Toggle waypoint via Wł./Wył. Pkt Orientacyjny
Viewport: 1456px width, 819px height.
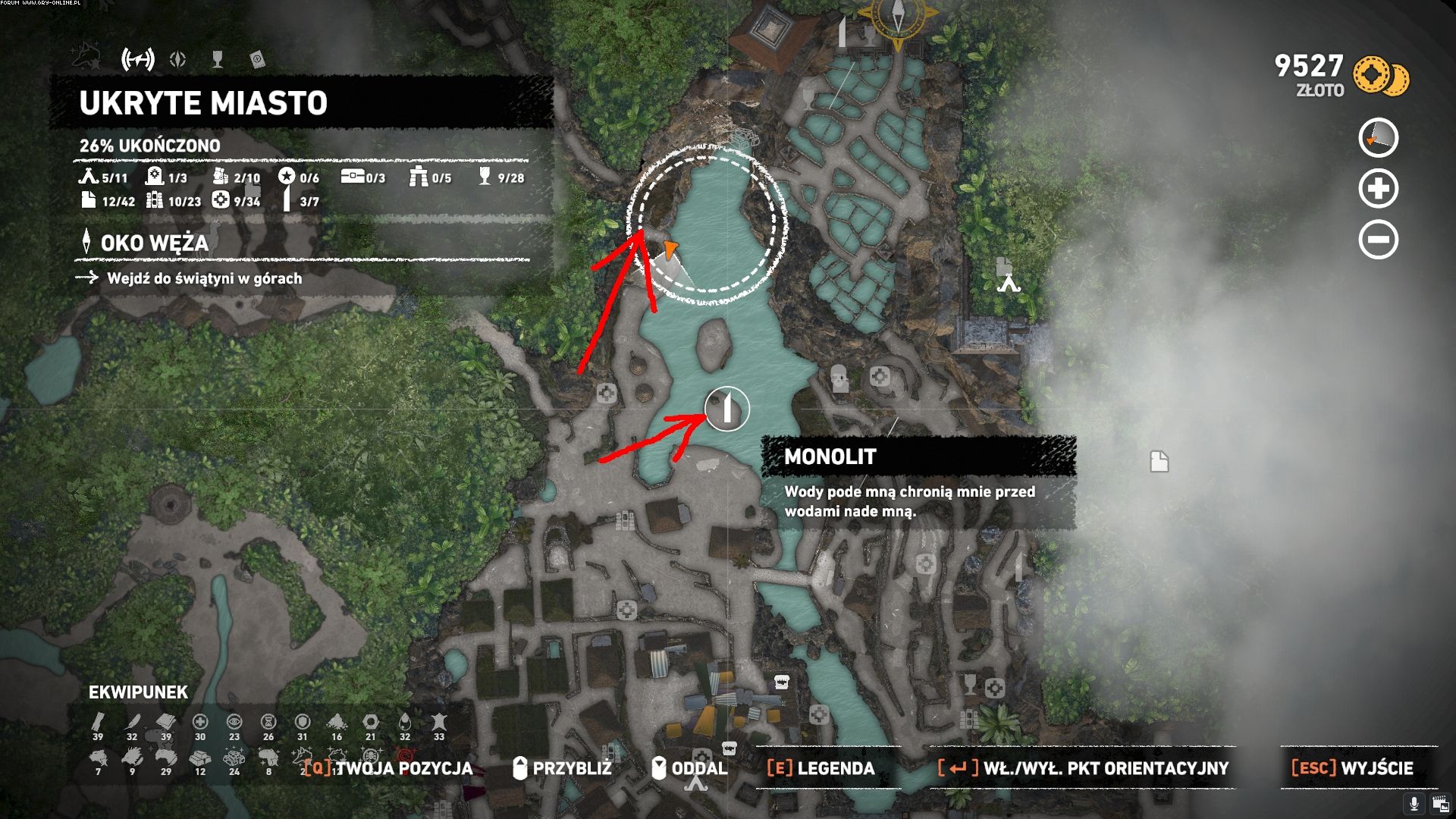pyautogui.click(x=1083, y=768)
